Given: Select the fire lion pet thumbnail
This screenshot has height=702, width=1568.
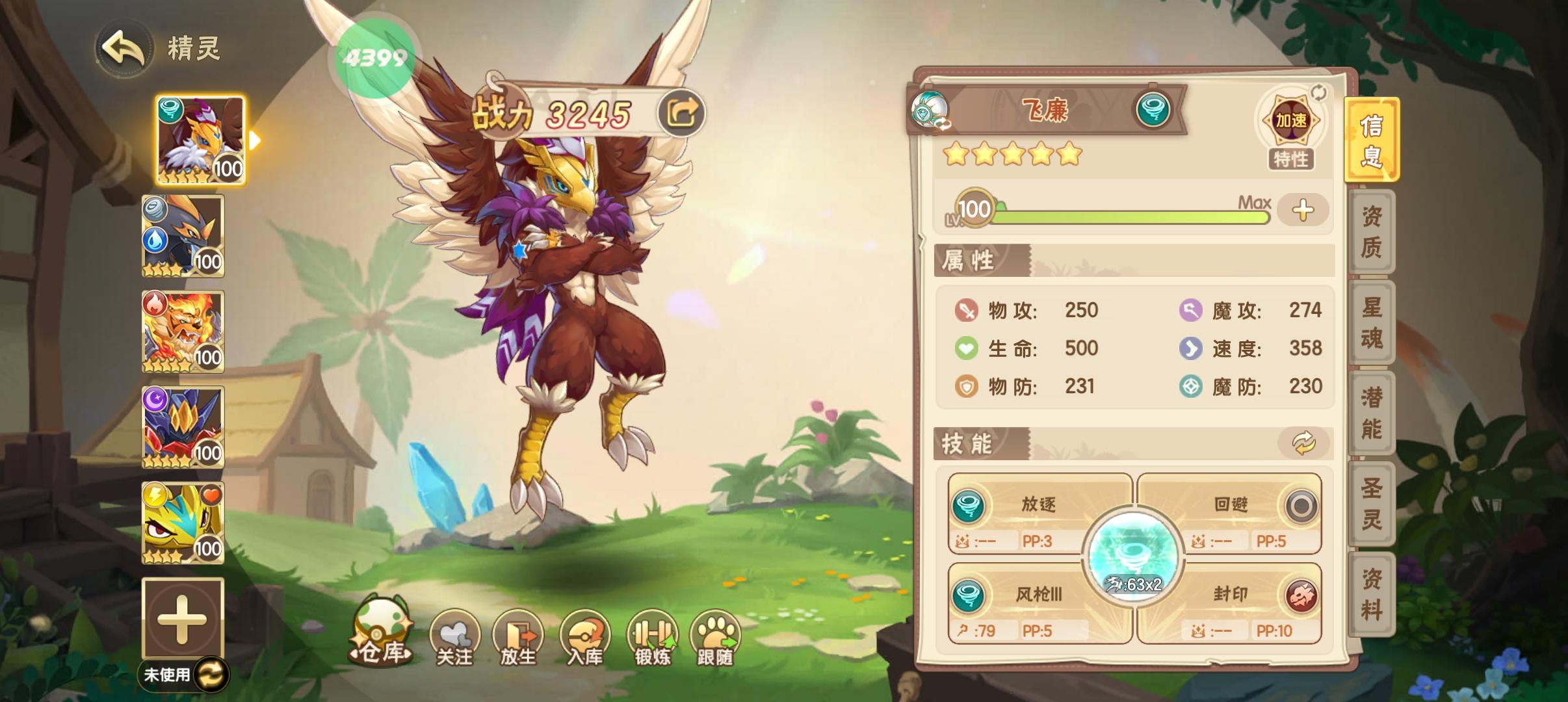Looking at the screenshot, I should tap(184, 331).
